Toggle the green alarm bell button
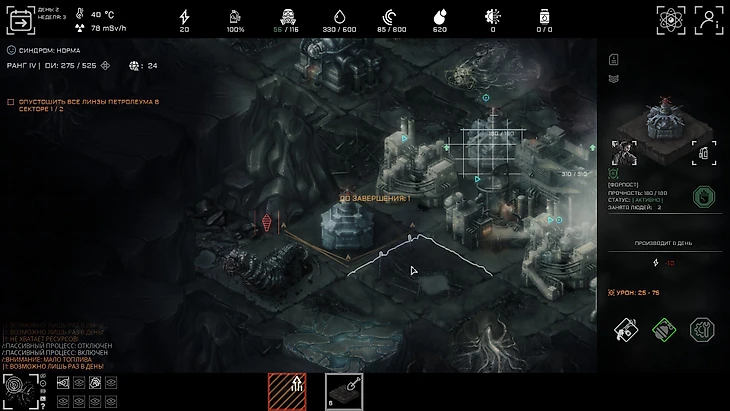The width and height of the screenshot is (730, 411). pos(664,329)
